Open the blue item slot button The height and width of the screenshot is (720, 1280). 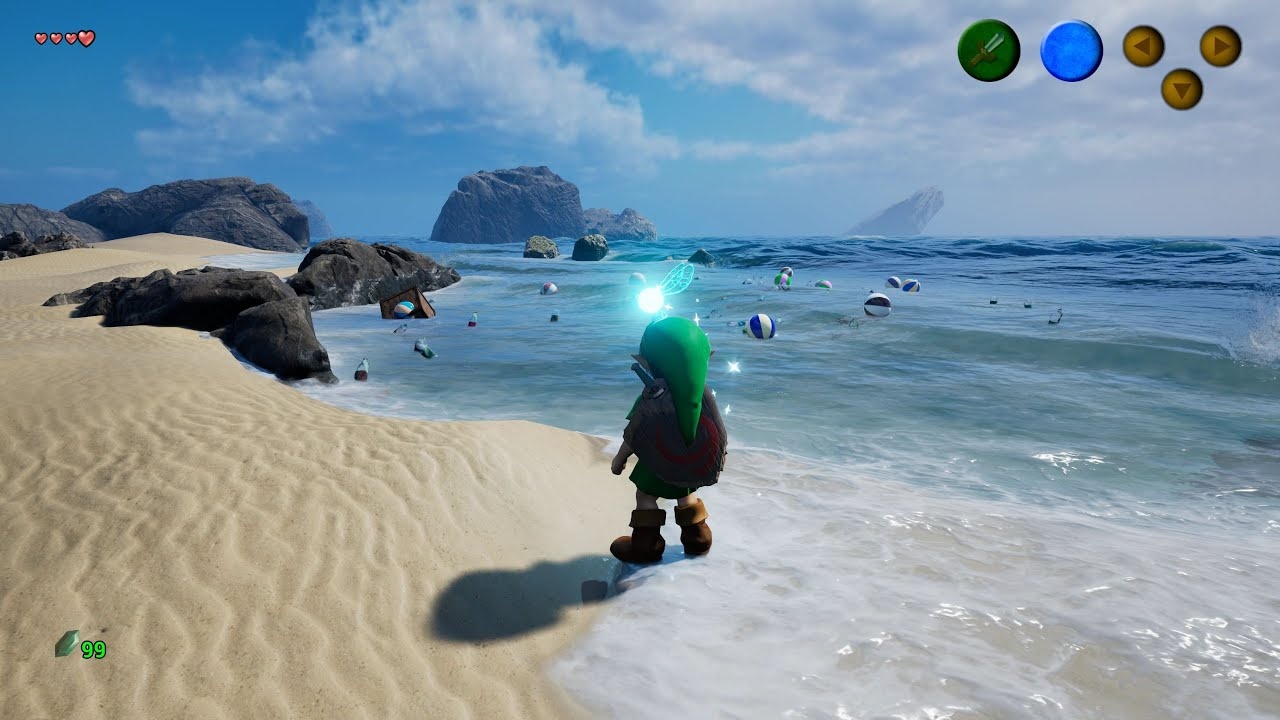[x=1072, y=50]
